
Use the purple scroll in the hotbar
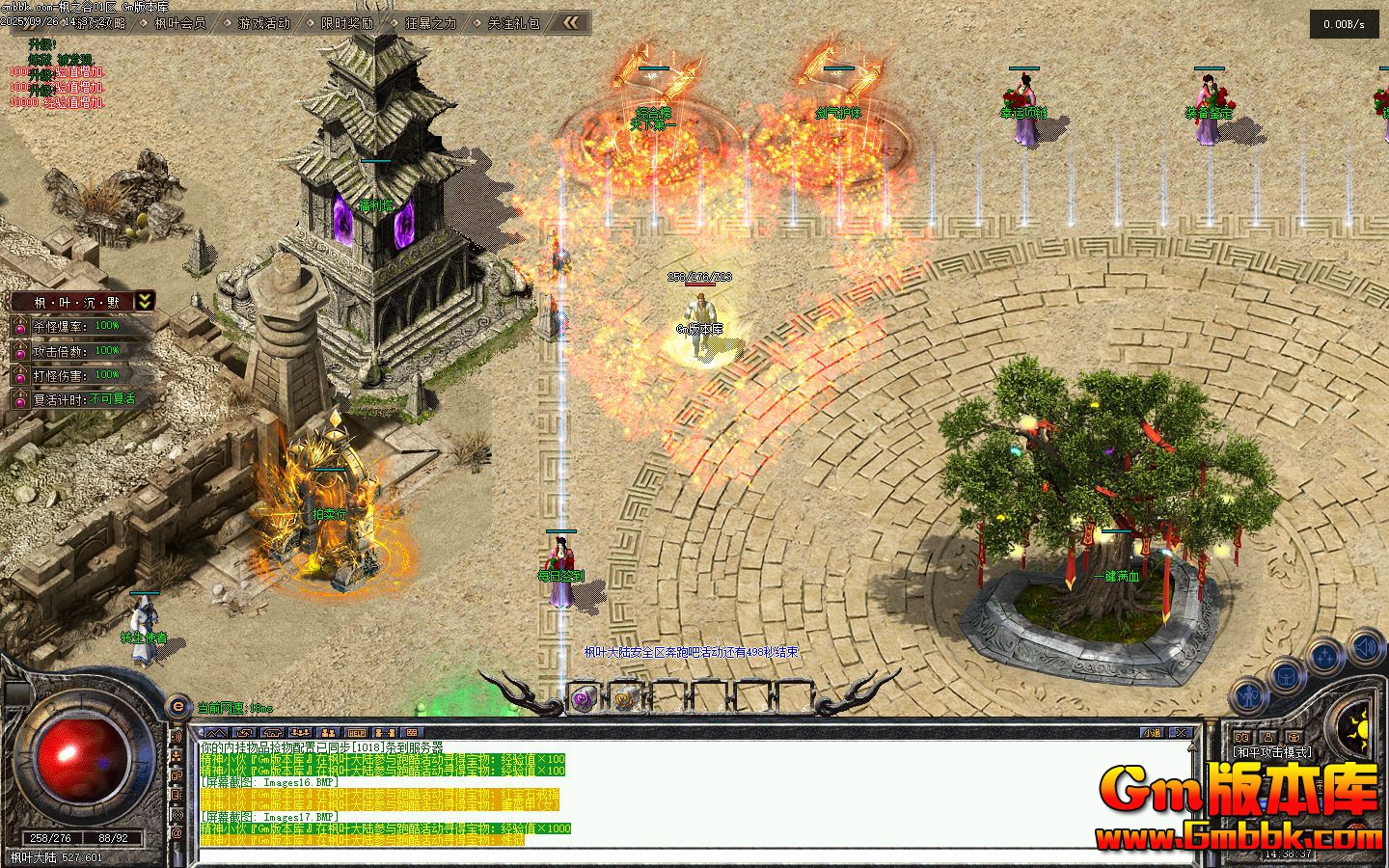click(583, 698)
